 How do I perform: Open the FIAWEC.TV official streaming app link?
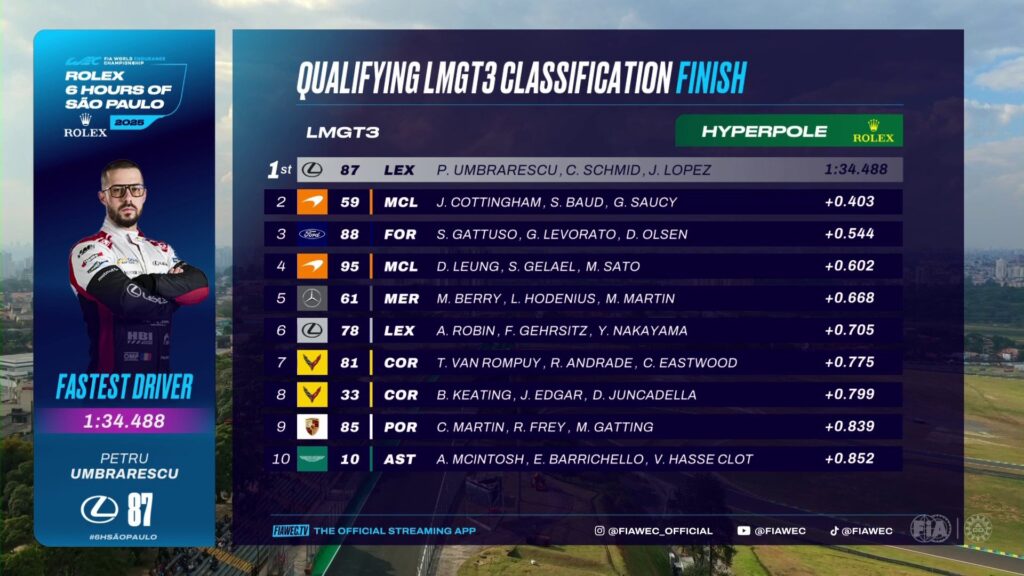tap(374, 531)
